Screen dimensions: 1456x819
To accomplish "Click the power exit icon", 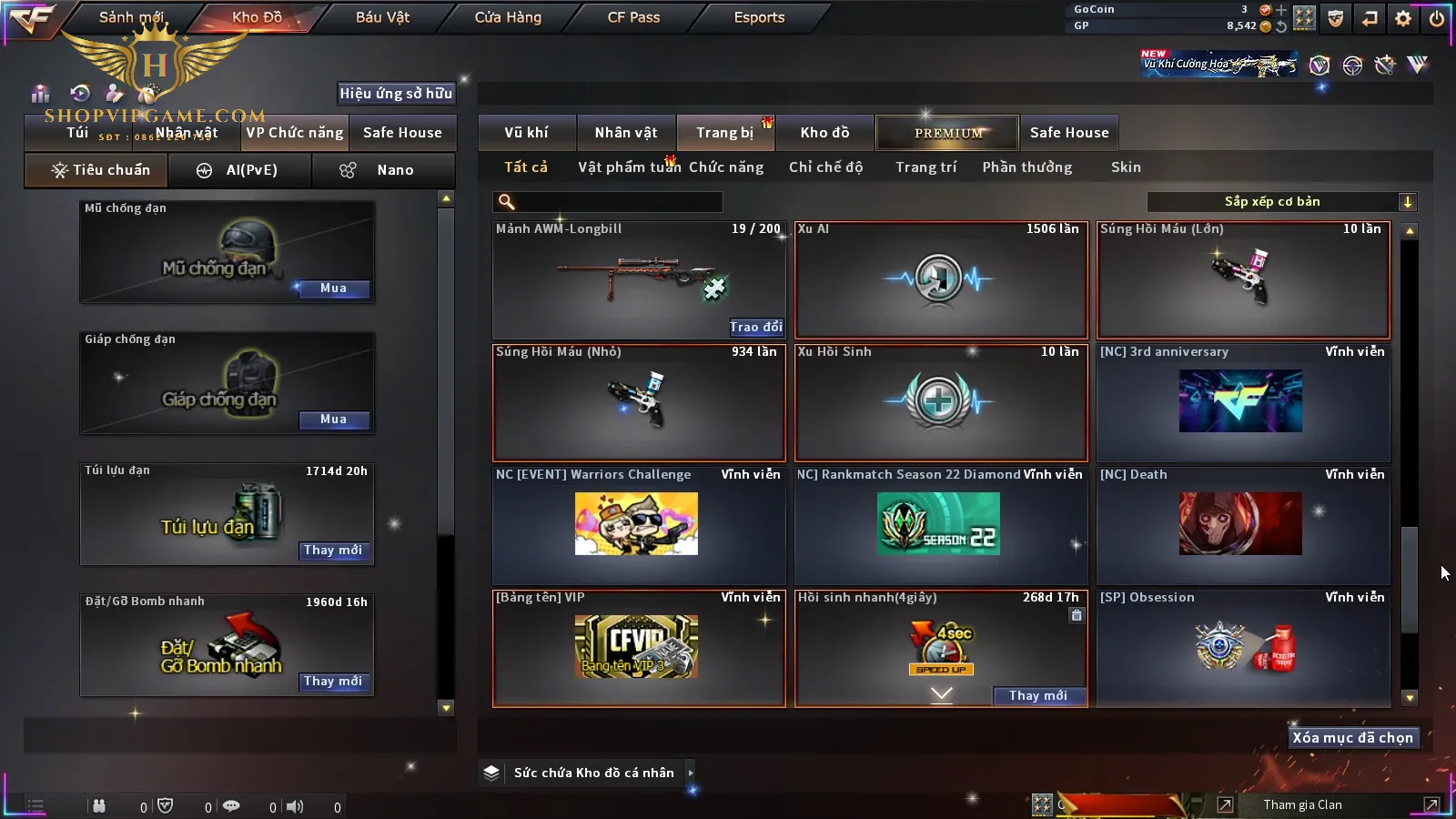I will tap(1437, 18).
